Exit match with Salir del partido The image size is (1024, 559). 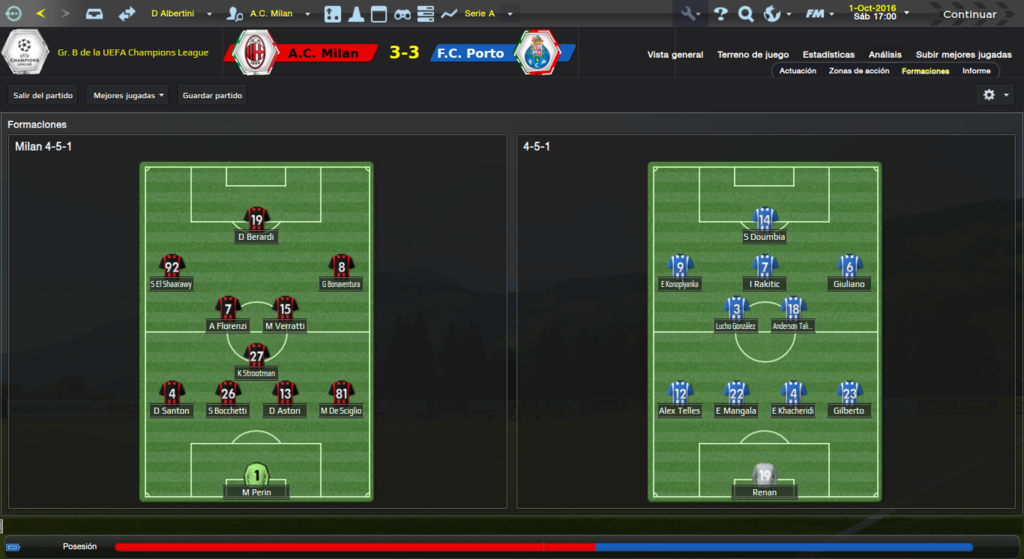[x=42, y=96]
